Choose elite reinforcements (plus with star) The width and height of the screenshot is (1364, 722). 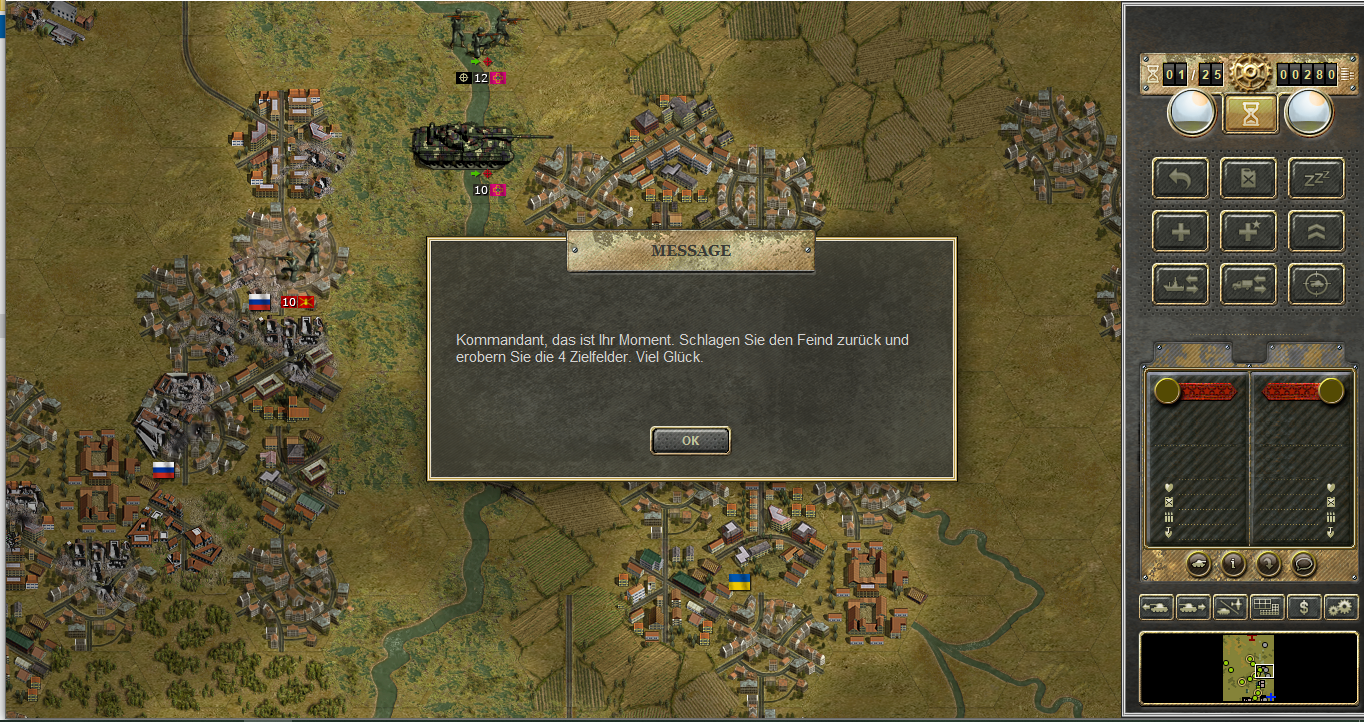1248,231
